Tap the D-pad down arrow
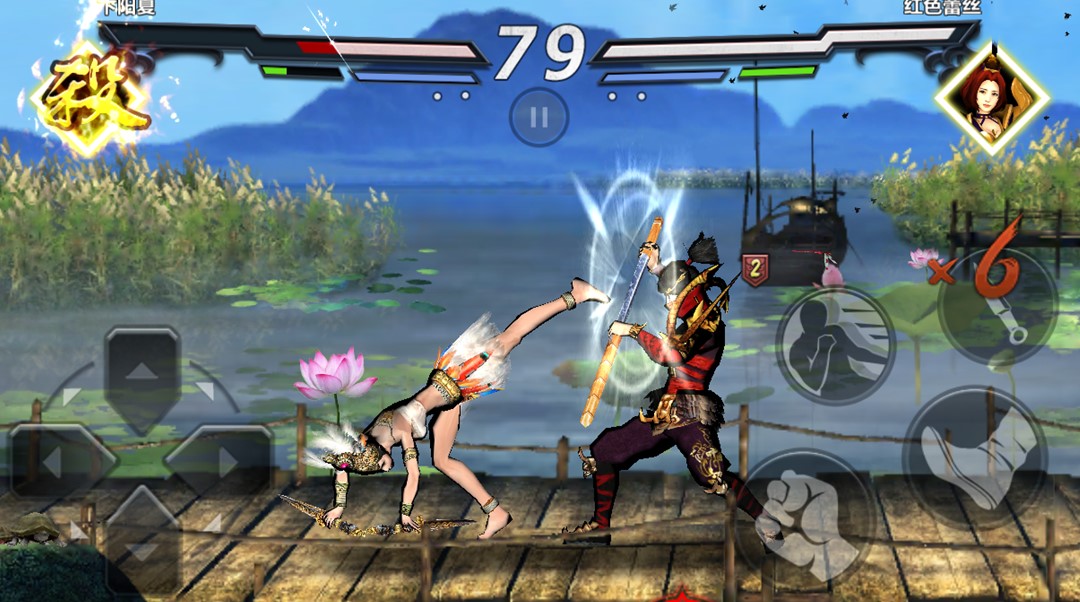 [142, 545]
